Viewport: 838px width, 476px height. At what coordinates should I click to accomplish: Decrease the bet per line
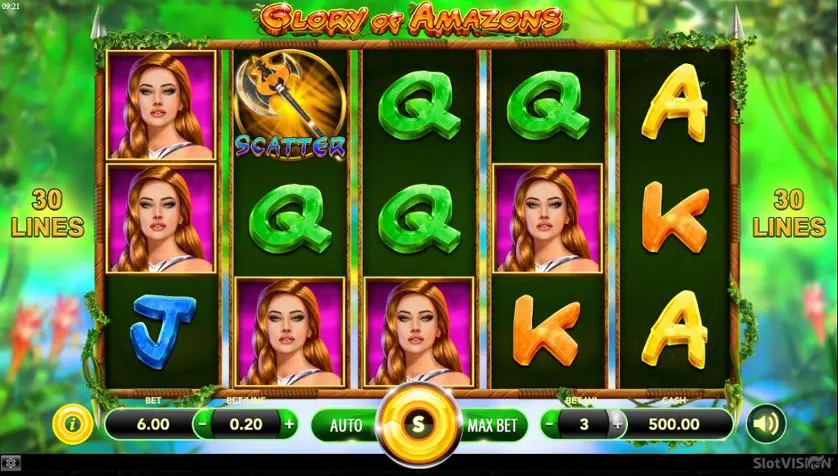pos(202,424)
